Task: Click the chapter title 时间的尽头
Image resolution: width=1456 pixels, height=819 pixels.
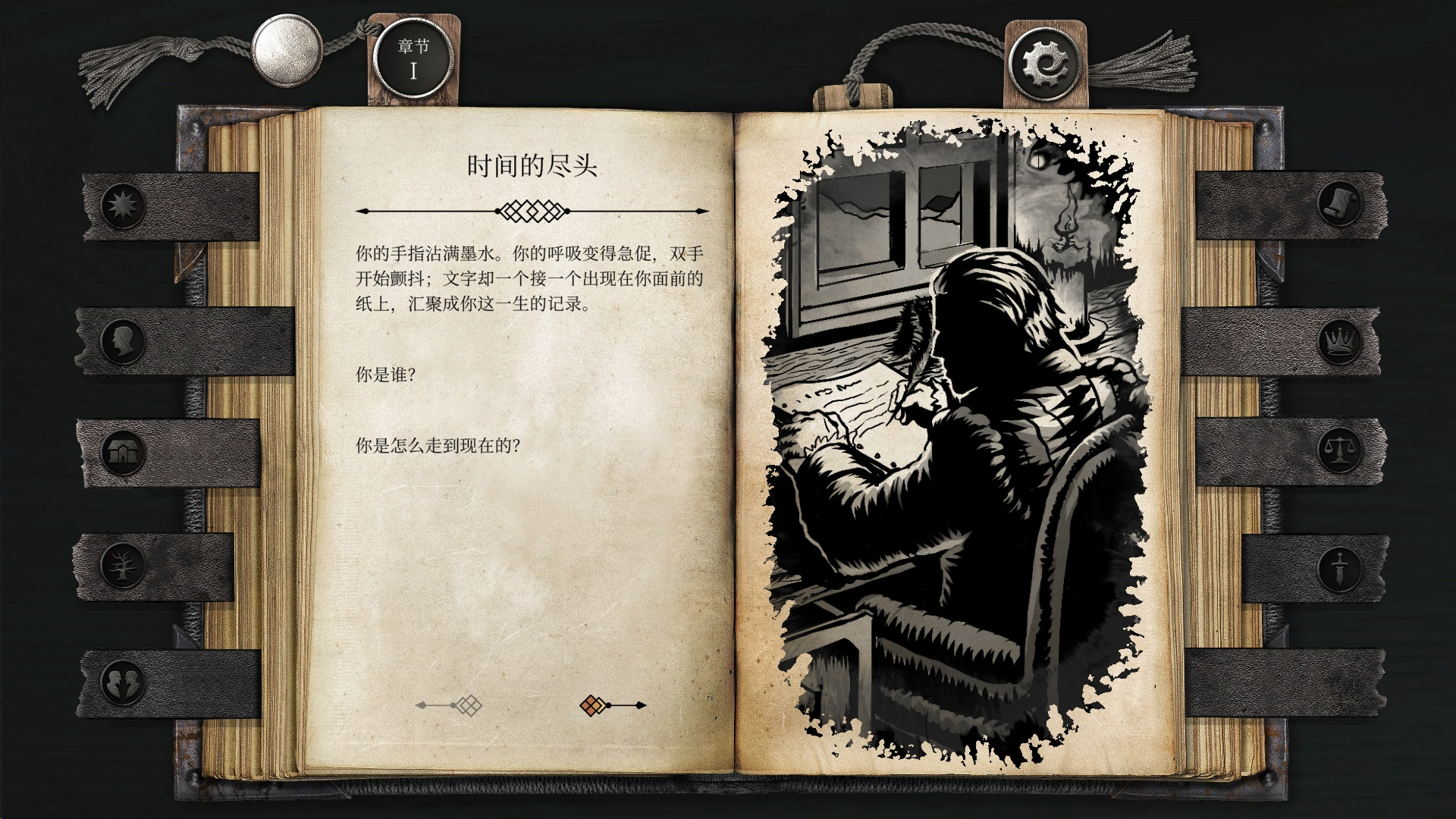Action: point(531,165)
